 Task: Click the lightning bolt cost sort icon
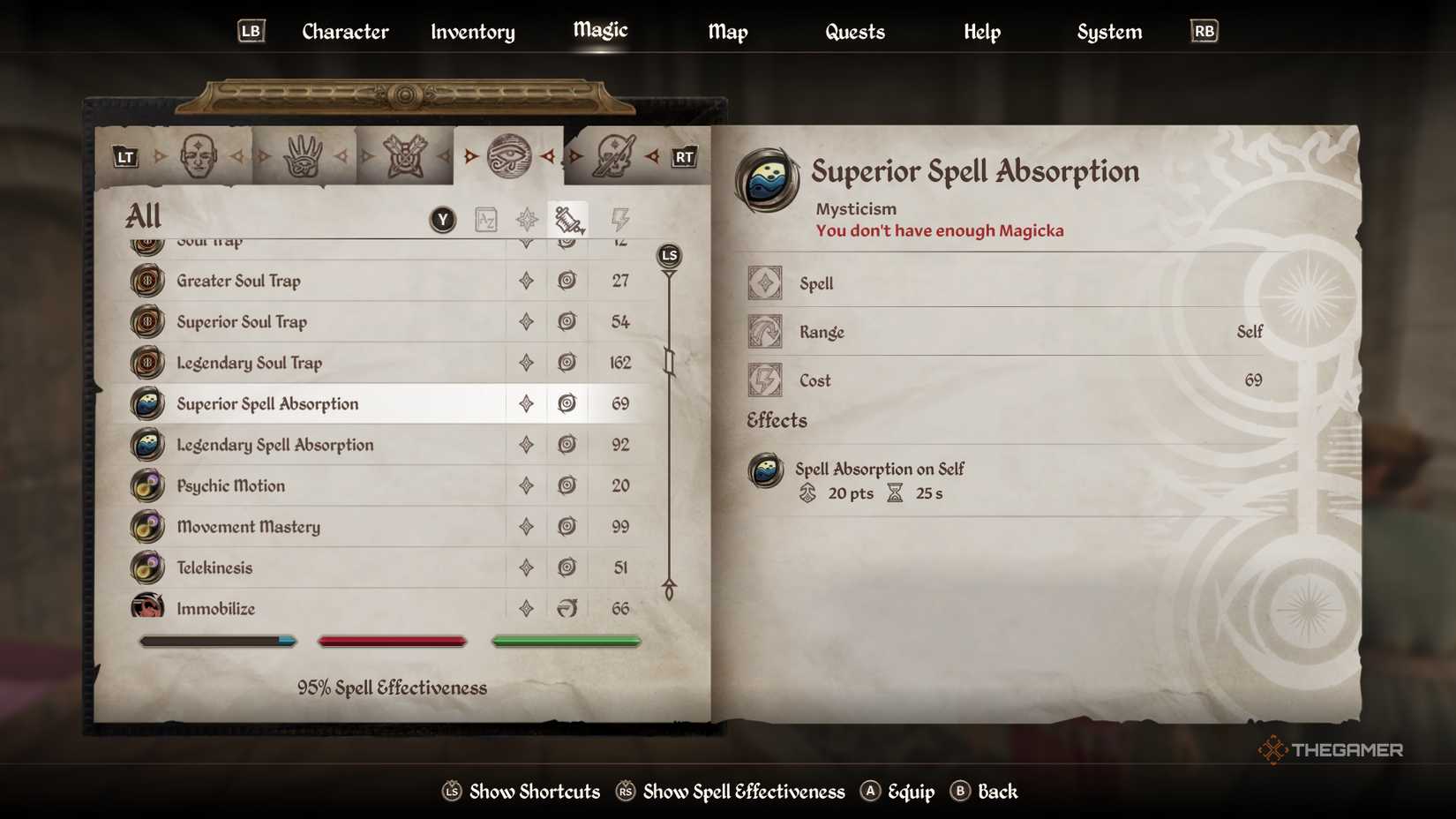[x=619, y=219]
